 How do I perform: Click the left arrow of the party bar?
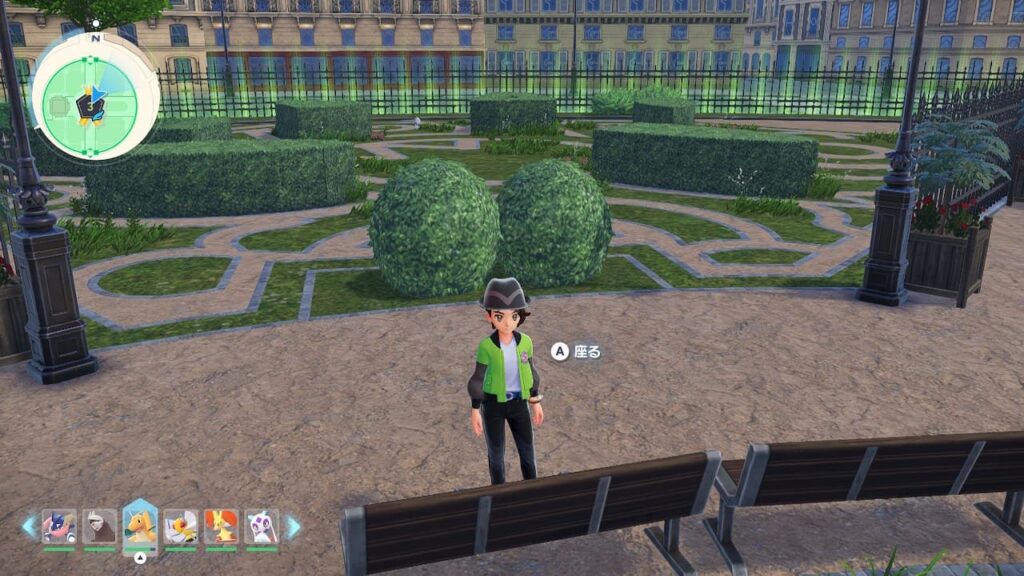click(x=29, y=526)
